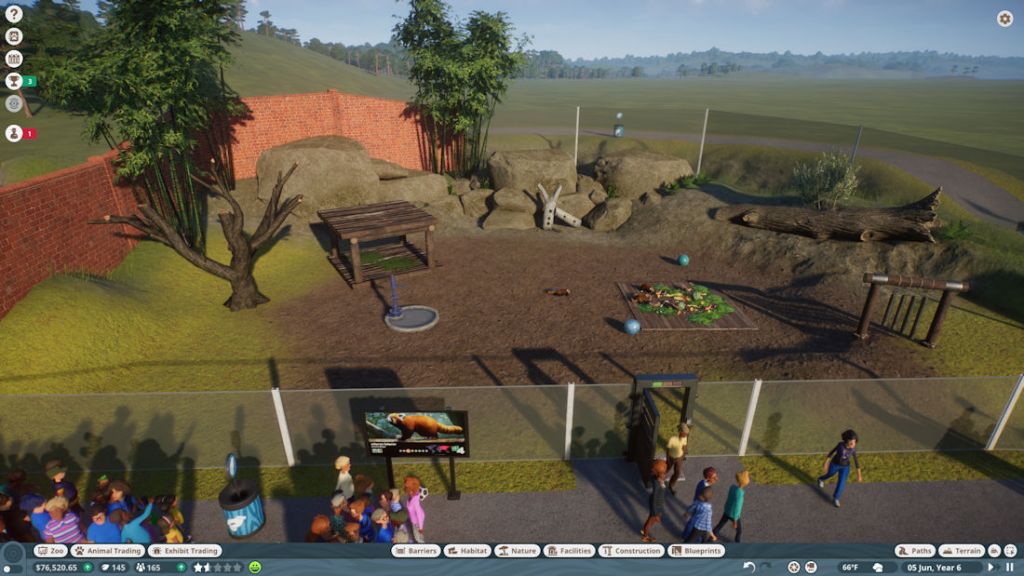
Task: Open the Blueprints tab
Action: tap(697, 551)
